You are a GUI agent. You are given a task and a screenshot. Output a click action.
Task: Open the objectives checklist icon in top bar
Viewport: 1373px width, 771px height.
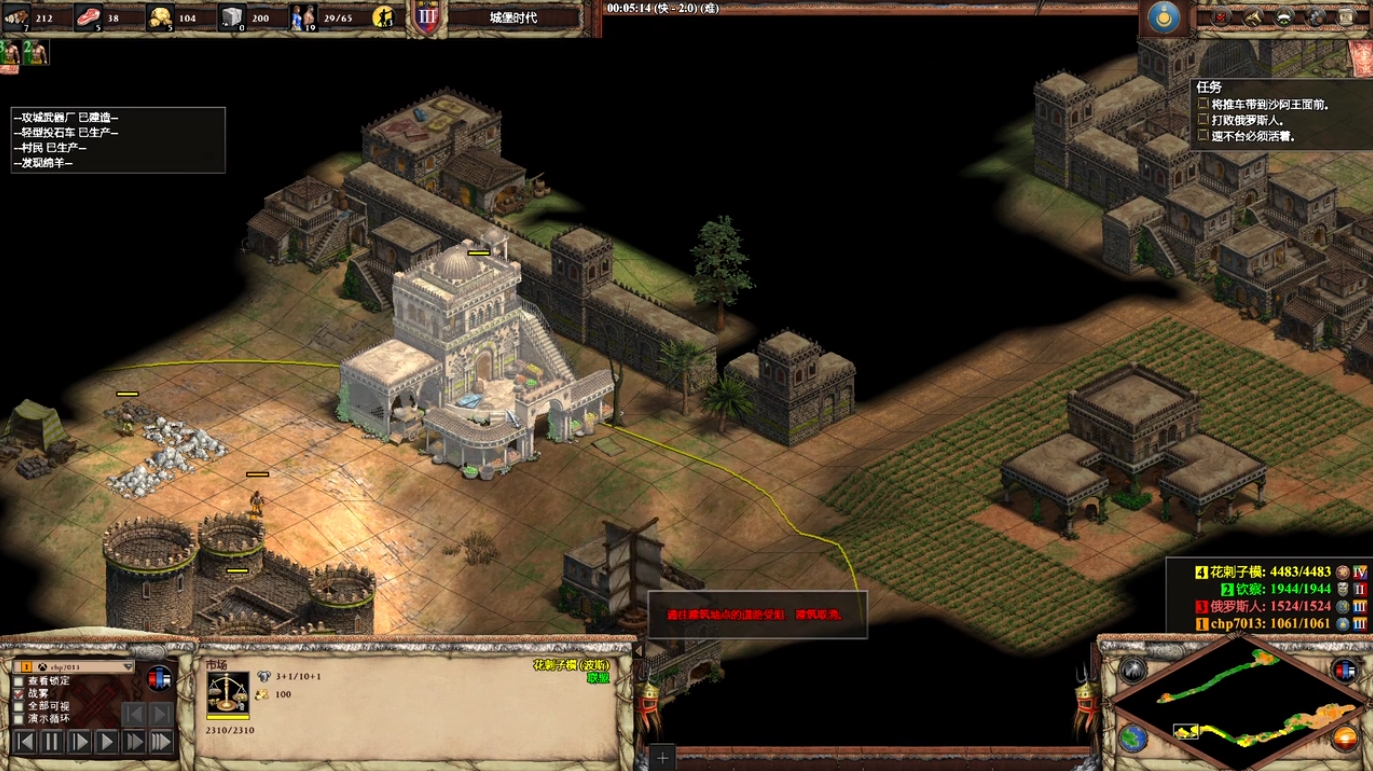point(1220,17)
